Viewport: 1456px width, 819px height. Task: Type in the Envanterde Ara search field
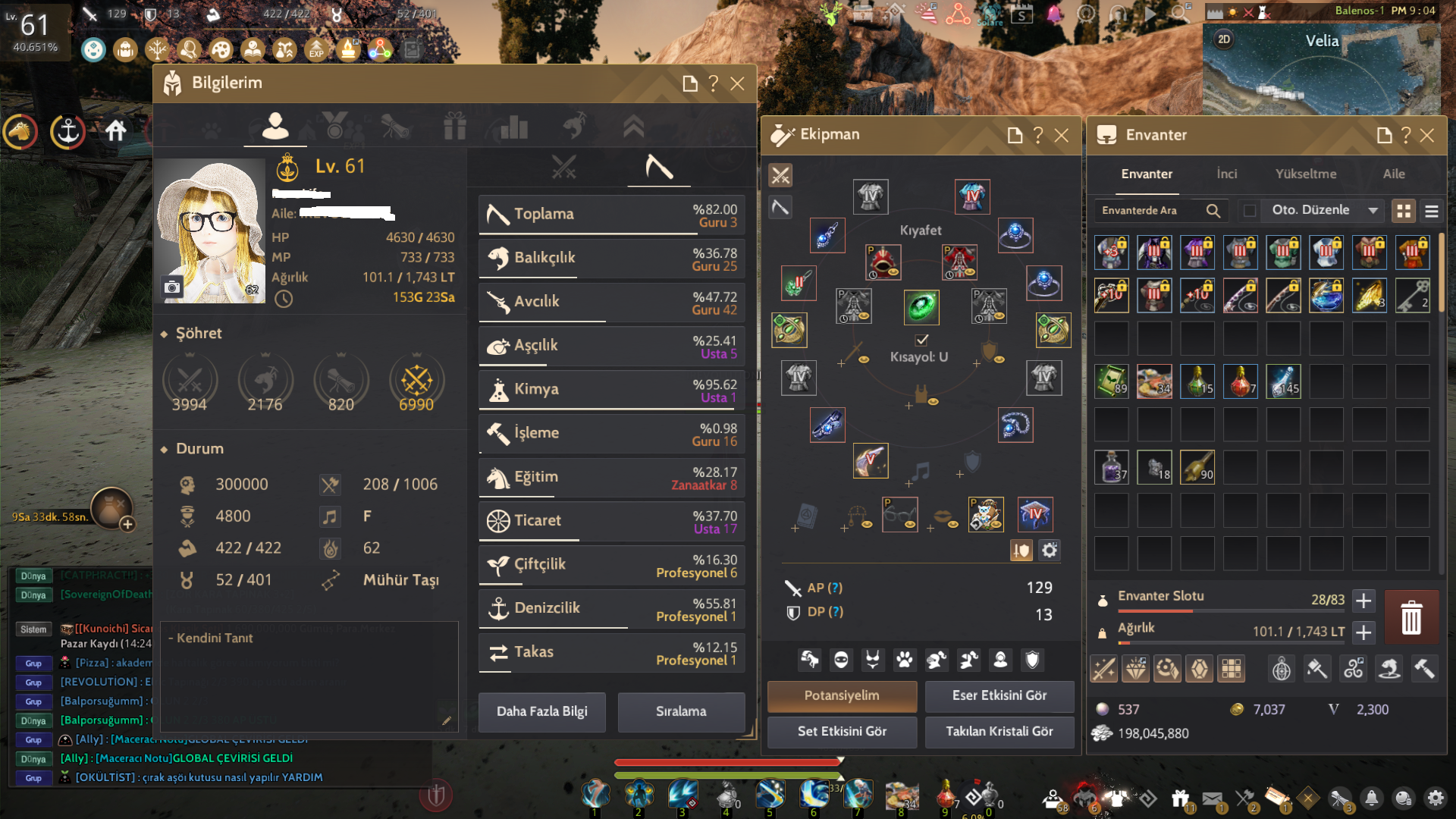(x=1149, y=210)
